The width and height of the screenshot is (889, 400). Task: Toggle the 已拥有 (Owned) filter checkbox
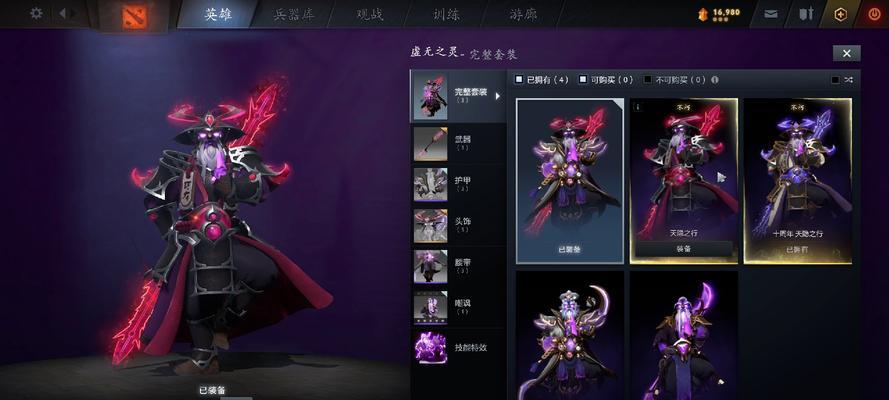(x=519, y=79)
